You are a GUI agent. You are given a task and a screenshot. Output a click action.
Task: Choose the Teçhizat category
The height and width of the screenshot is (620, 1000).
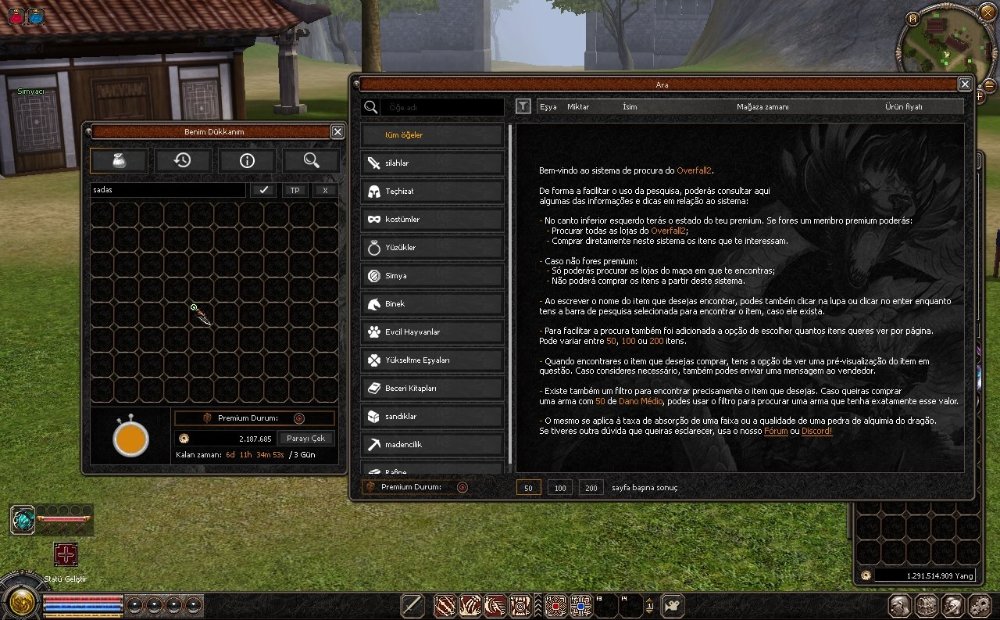pyautogui.click(x=432, y=191)
